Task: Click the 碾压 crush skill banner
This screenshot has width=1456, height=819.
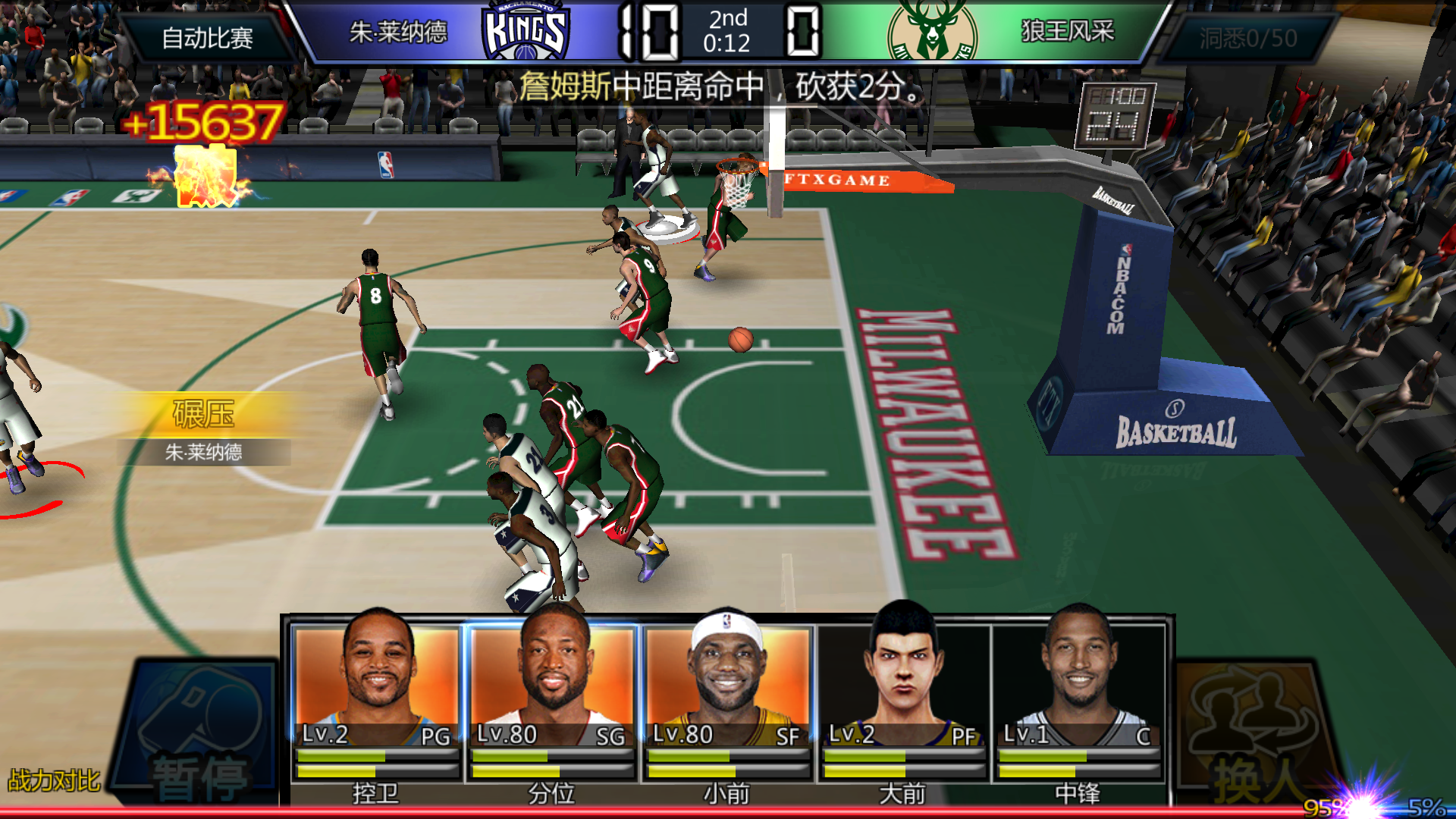Action: point(203,415)
